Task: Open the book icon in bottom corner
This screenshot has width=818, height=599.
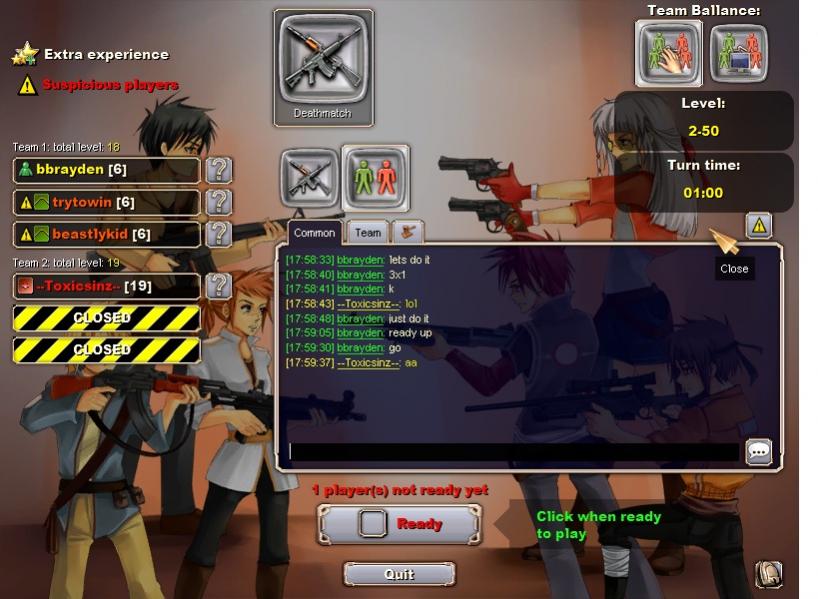Action: point(768,574)
